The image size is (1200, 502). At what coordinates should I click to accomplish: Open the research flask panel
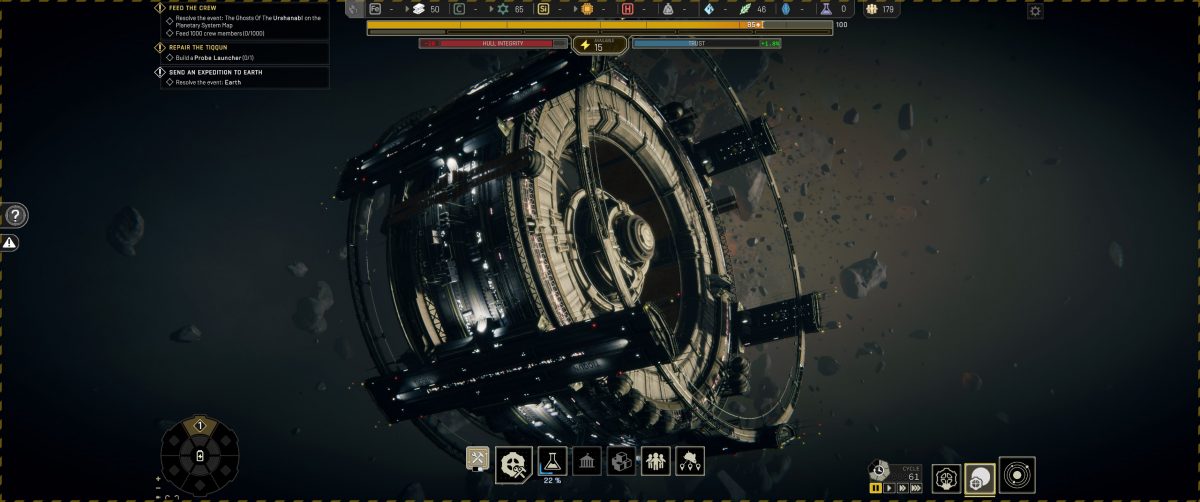[x=552, y=460]
